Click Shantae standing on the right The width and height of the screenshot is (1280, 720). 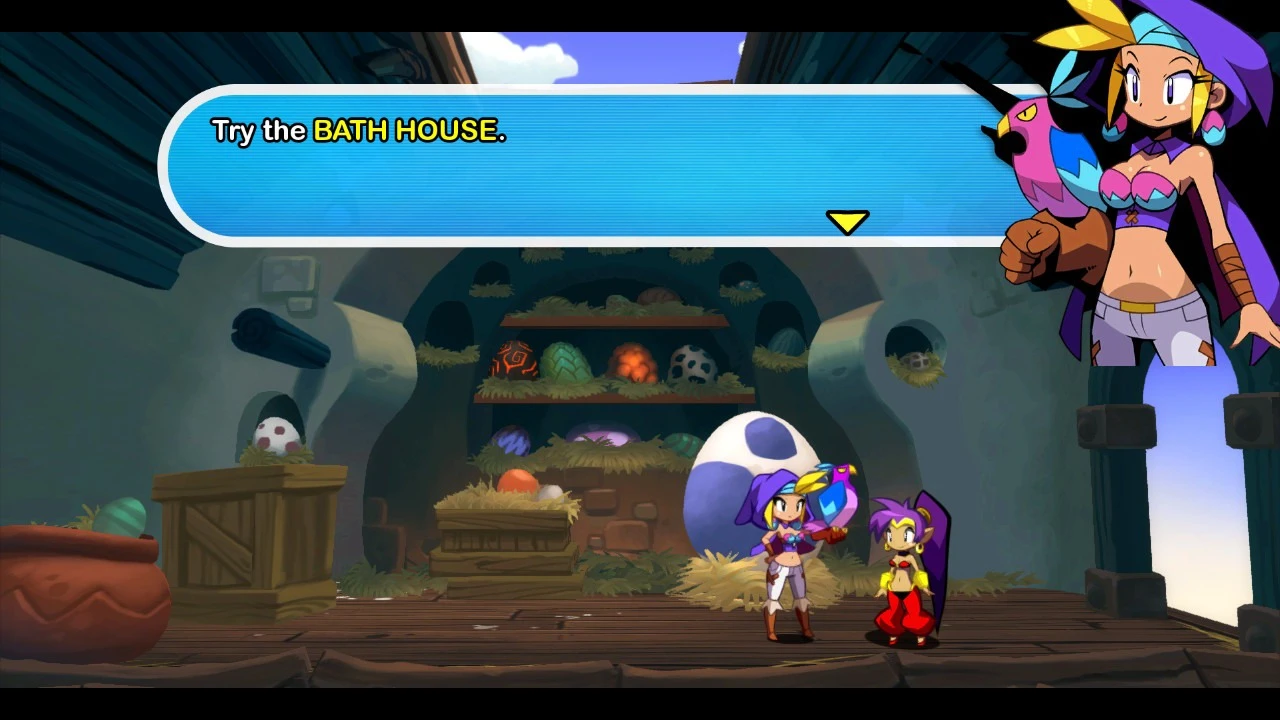click(900, 560)
